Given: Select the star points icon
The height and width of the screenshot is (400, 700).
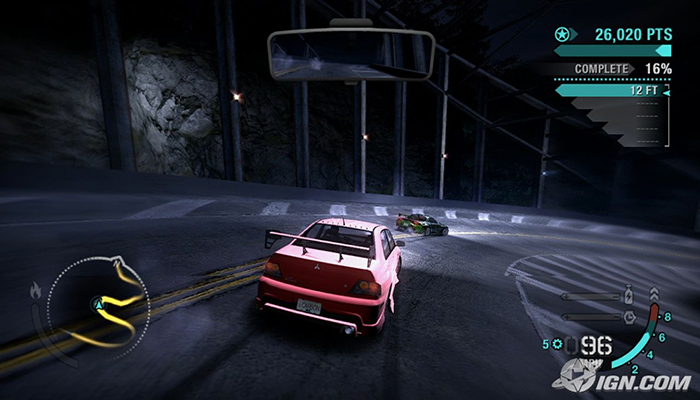Looking at the screenshot, I should coord(562,35).
